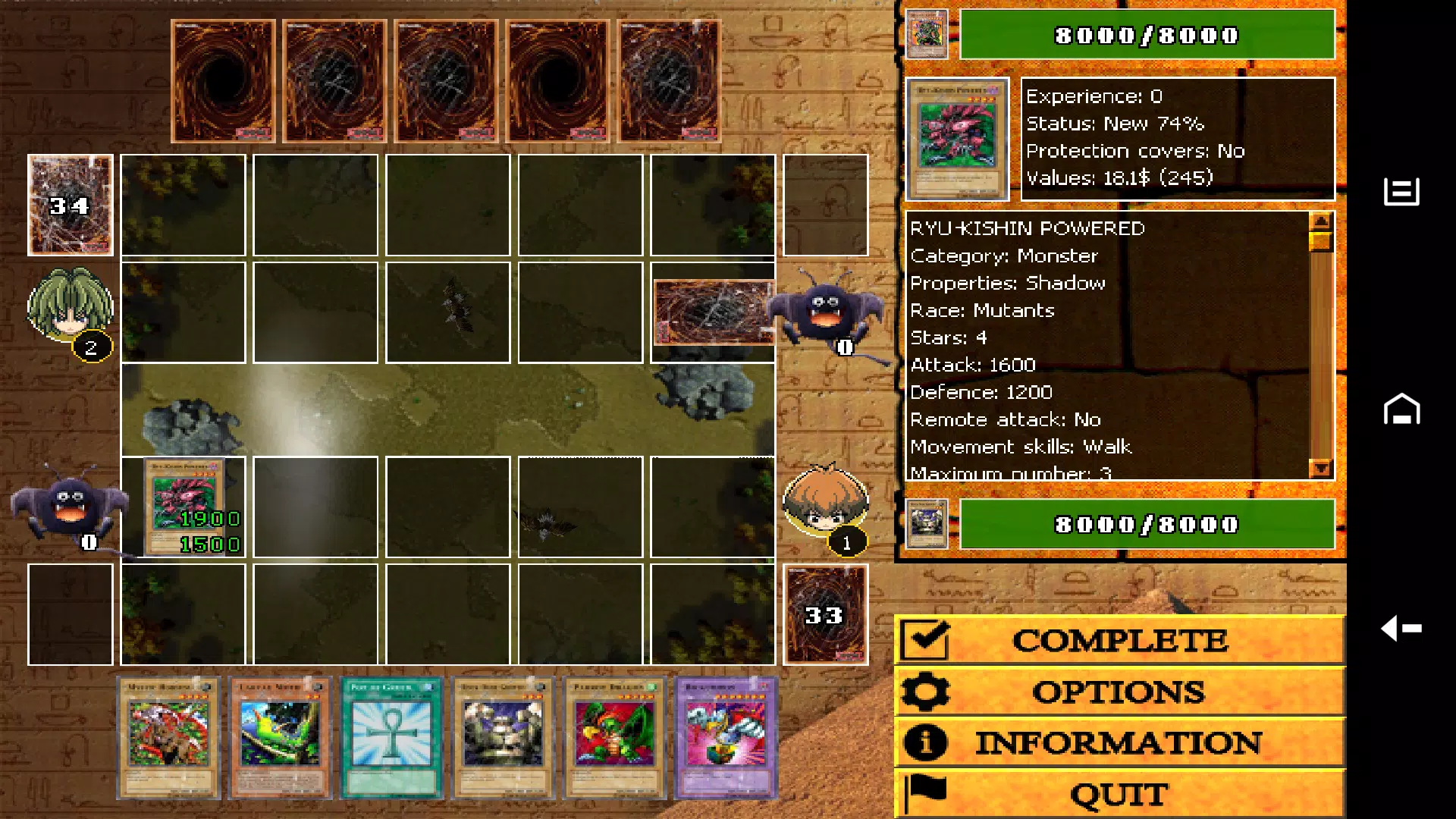Click the opponent's face-down card on the field
Screen dimensions: 1456x819
pos(713,312)
